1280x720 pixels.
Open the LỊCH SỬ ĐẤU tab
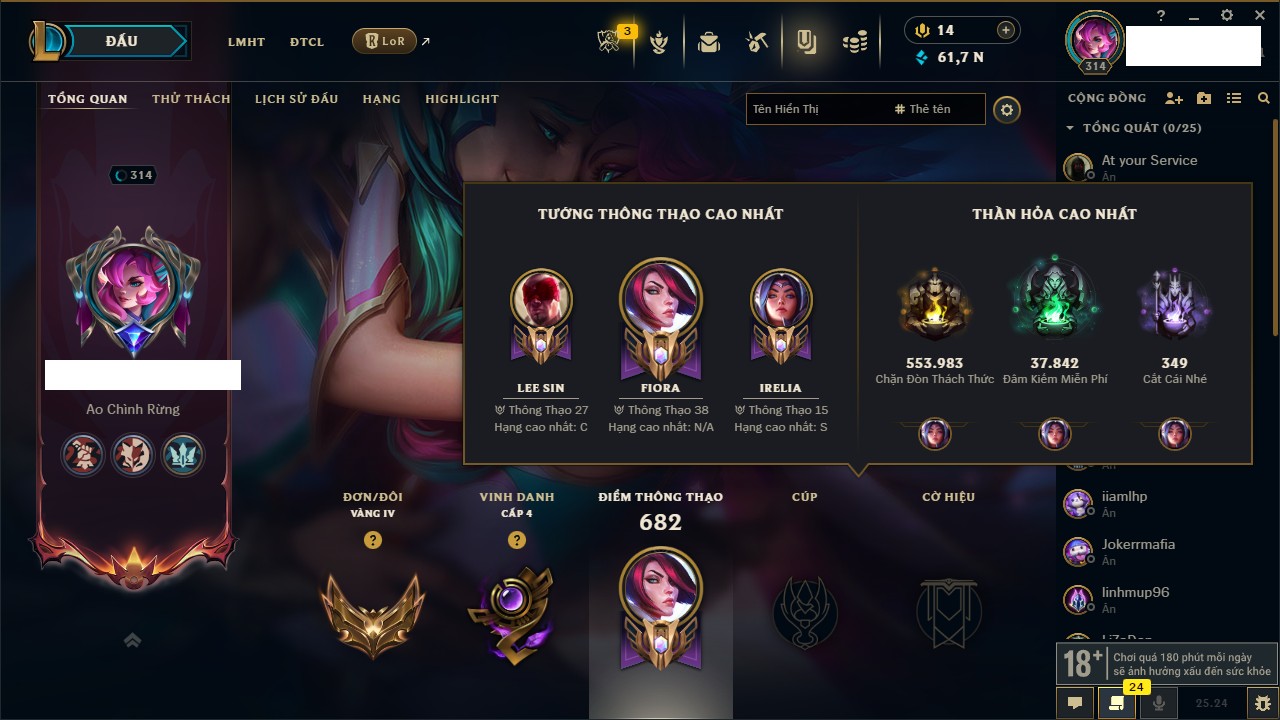pos(296,99)
